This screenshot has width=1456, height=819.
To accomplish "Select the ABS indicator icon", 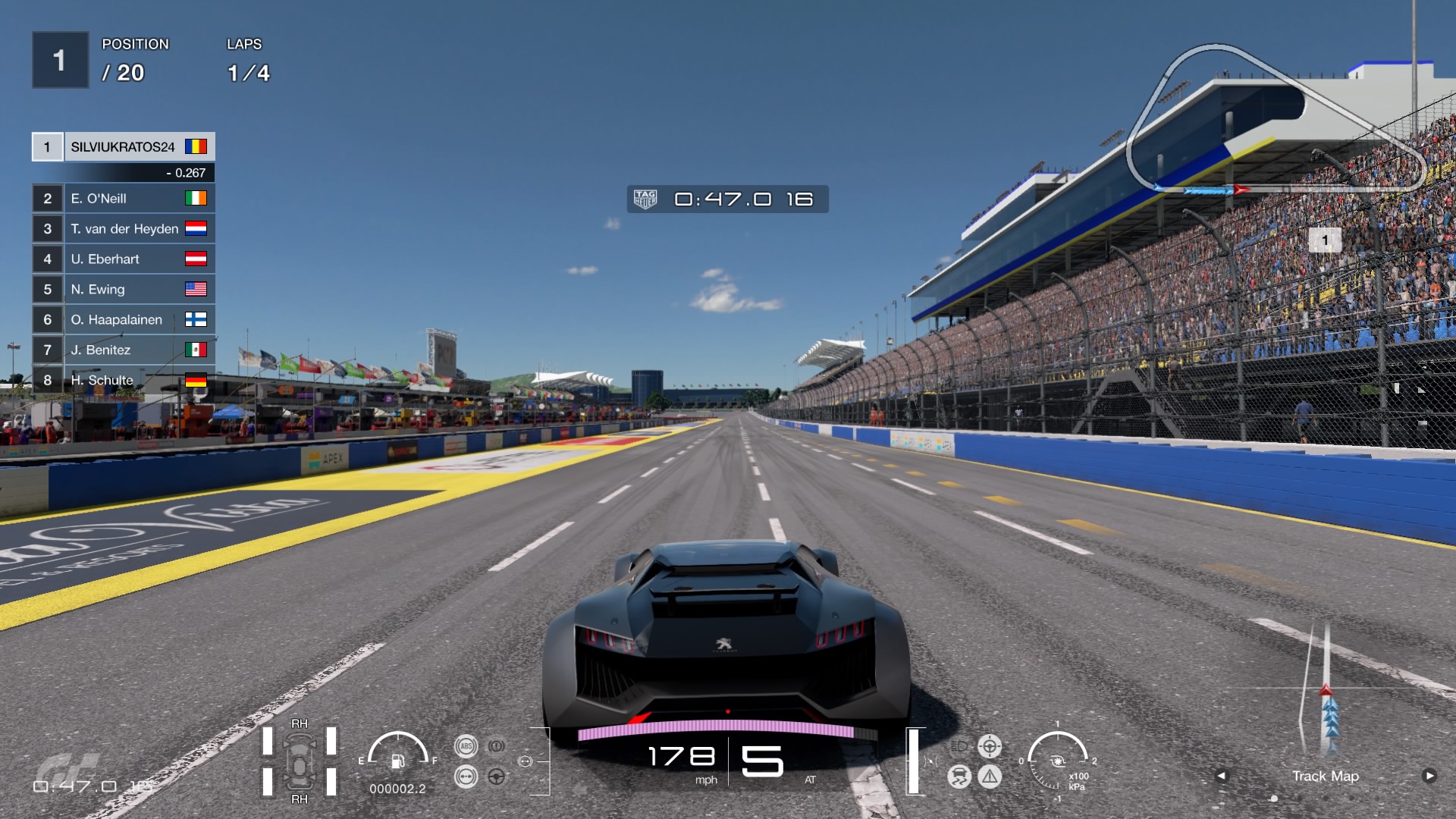I will [466, 746].
